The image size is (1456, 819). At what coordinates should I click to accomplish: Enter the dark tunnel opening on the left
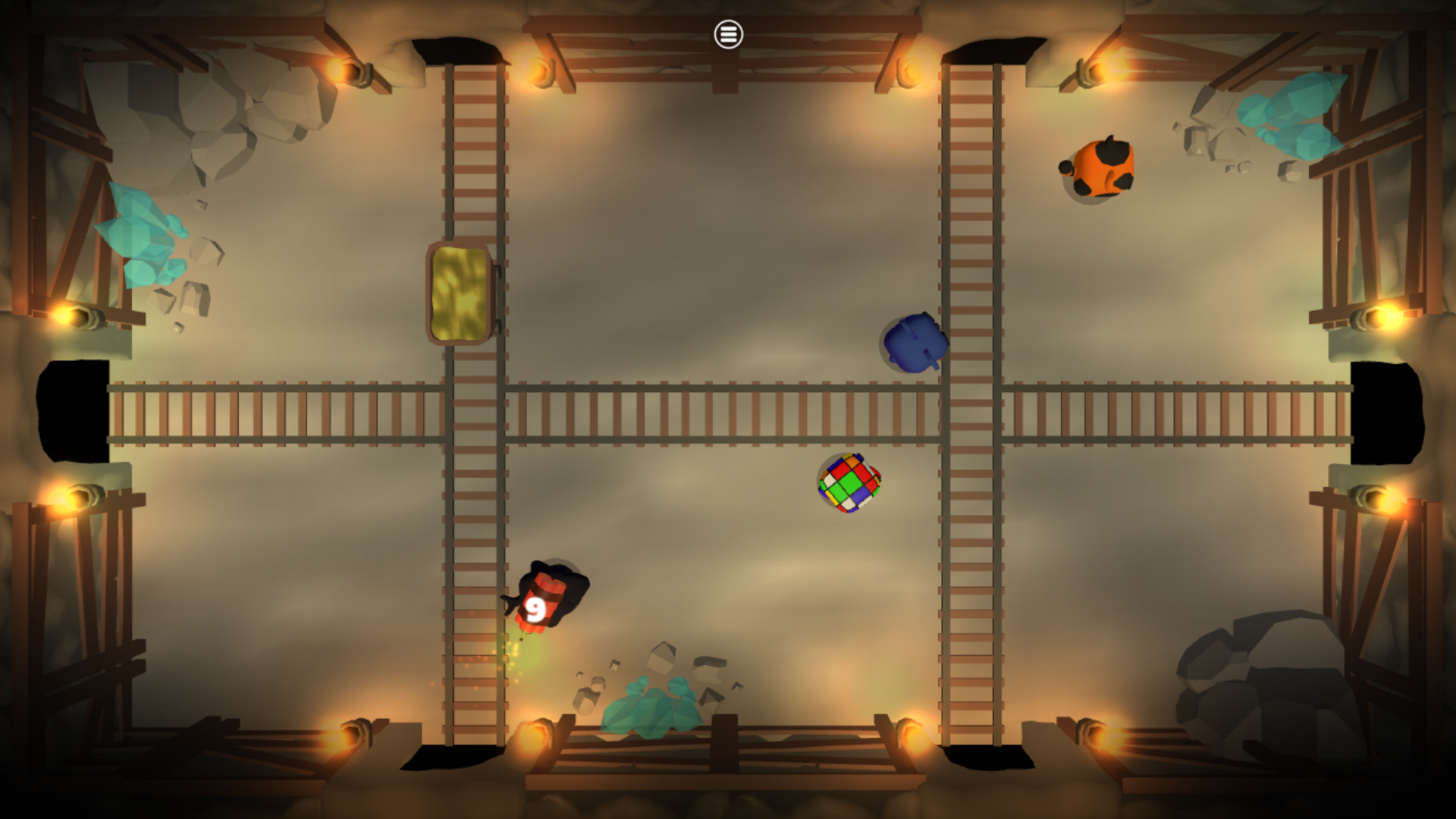click(72, 409)
